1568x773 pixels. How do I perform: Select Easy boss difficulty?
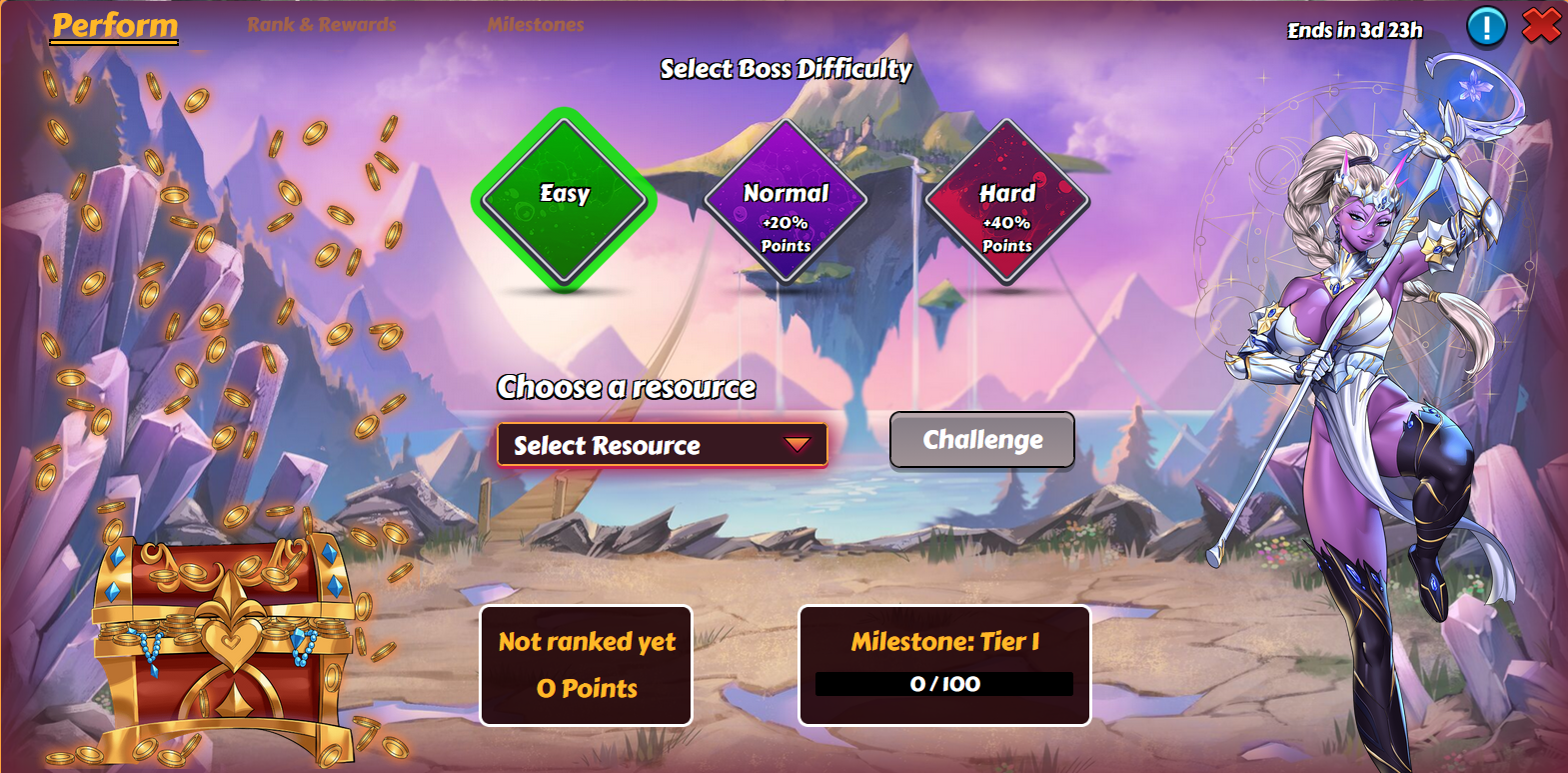pyautogui.click(x=565, y=199)
